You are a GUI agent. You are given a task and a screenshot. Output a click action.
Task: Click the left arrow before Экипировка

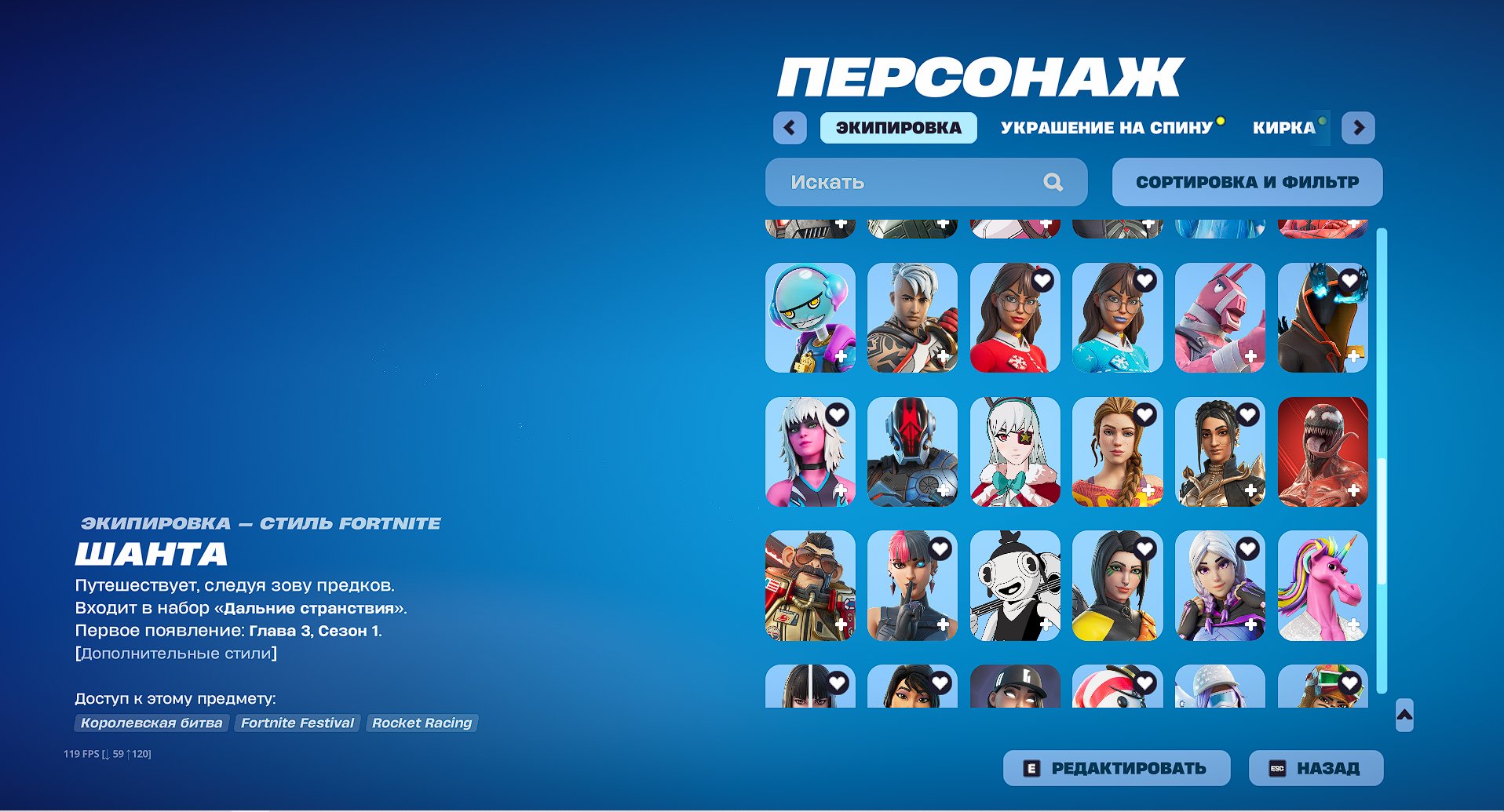tap(790, 128)
